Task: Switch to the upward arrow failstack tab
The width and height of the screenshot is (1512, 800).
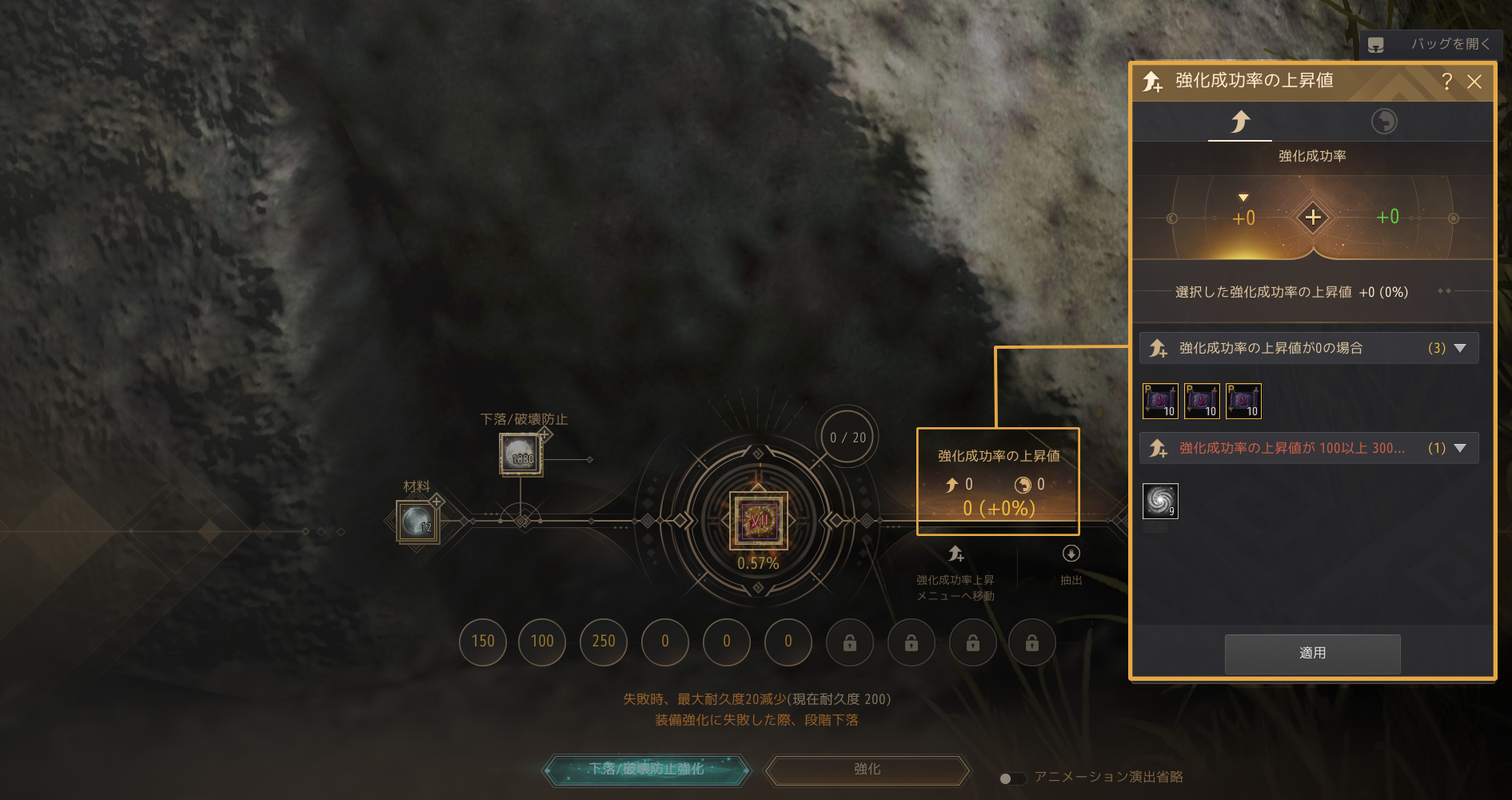Action: [1240, 122]
